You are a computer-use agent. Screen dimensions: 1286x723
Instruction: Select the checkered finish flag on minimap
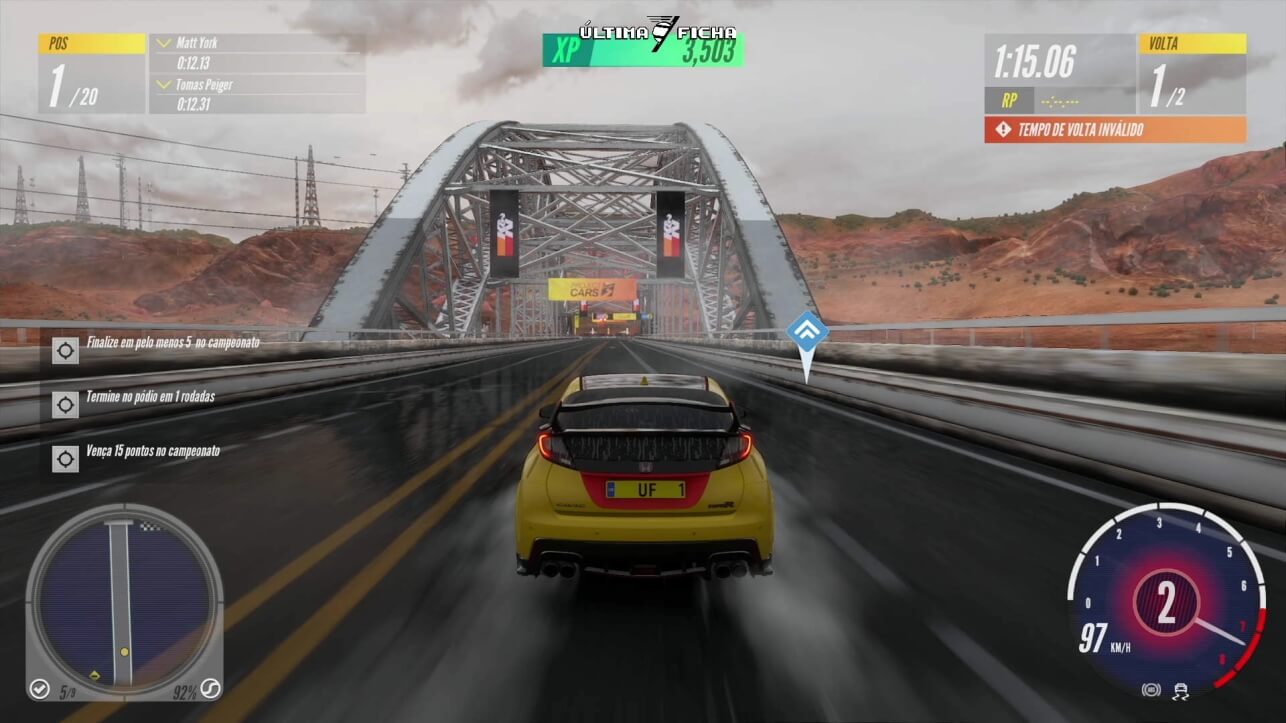[151, 527]
